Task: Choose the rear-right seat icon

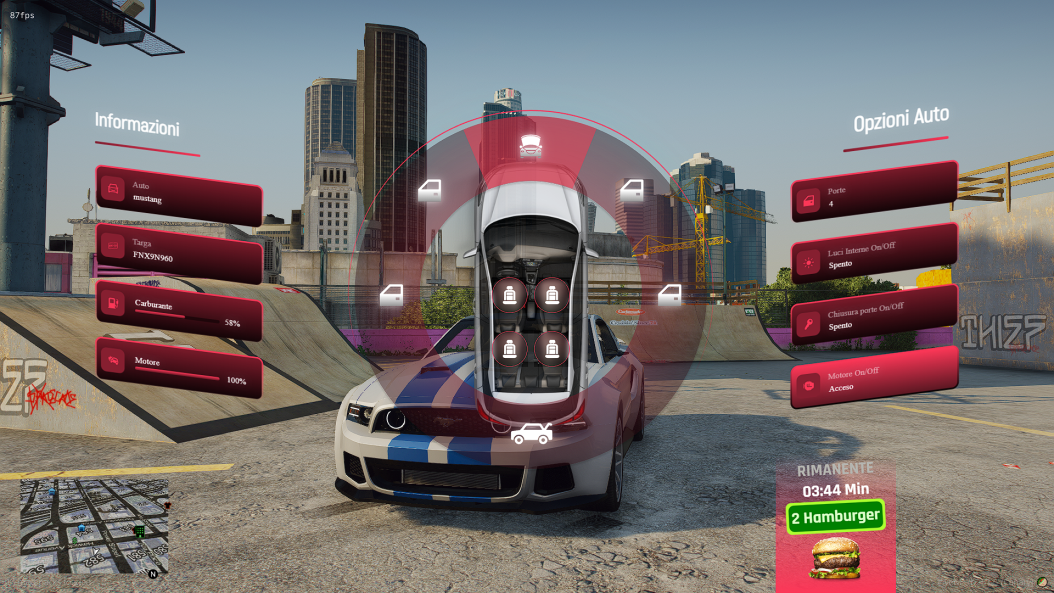Action: tap(549, 347)
